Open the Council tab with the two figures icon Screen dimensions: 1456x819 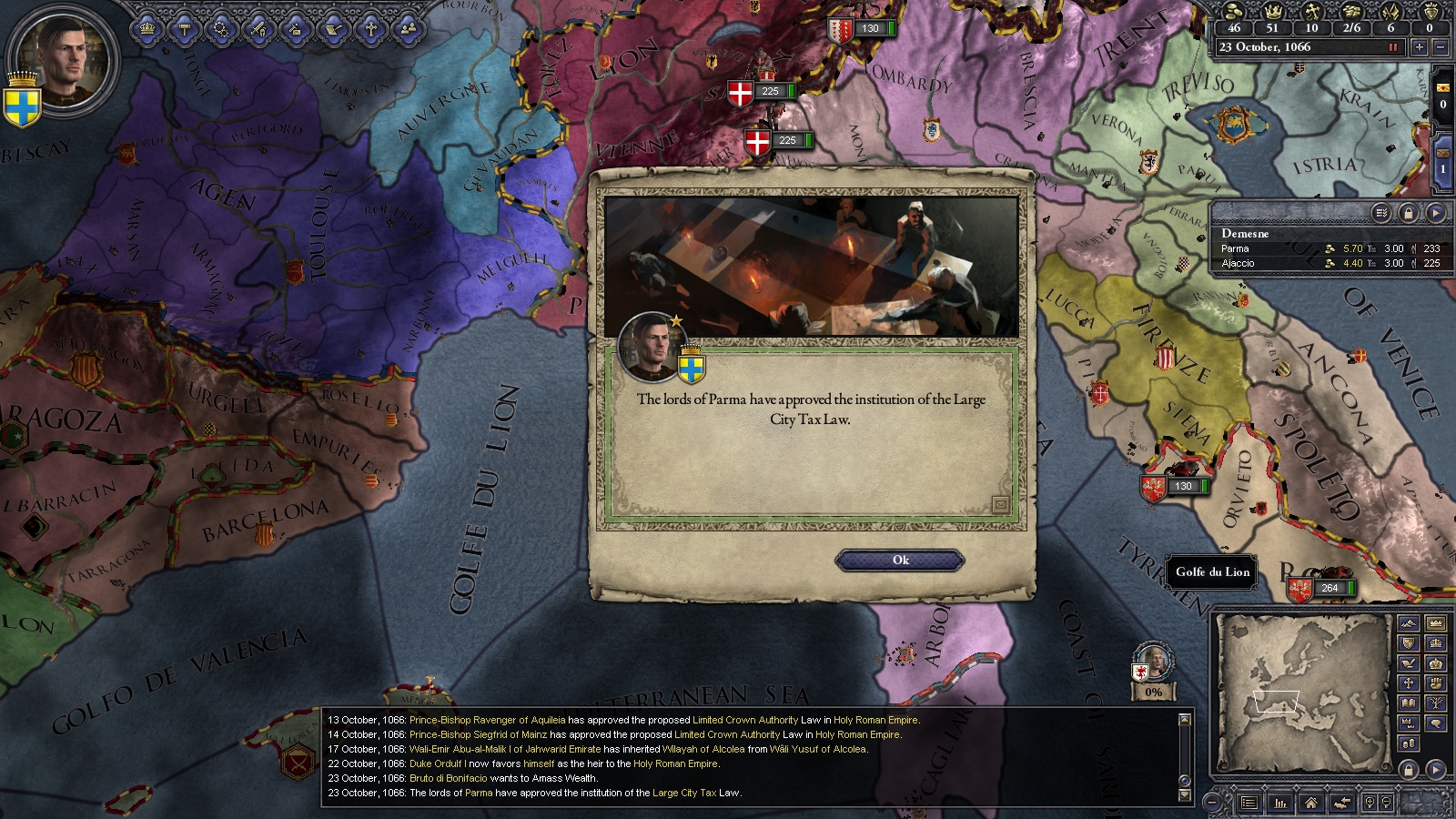[408, 29]
